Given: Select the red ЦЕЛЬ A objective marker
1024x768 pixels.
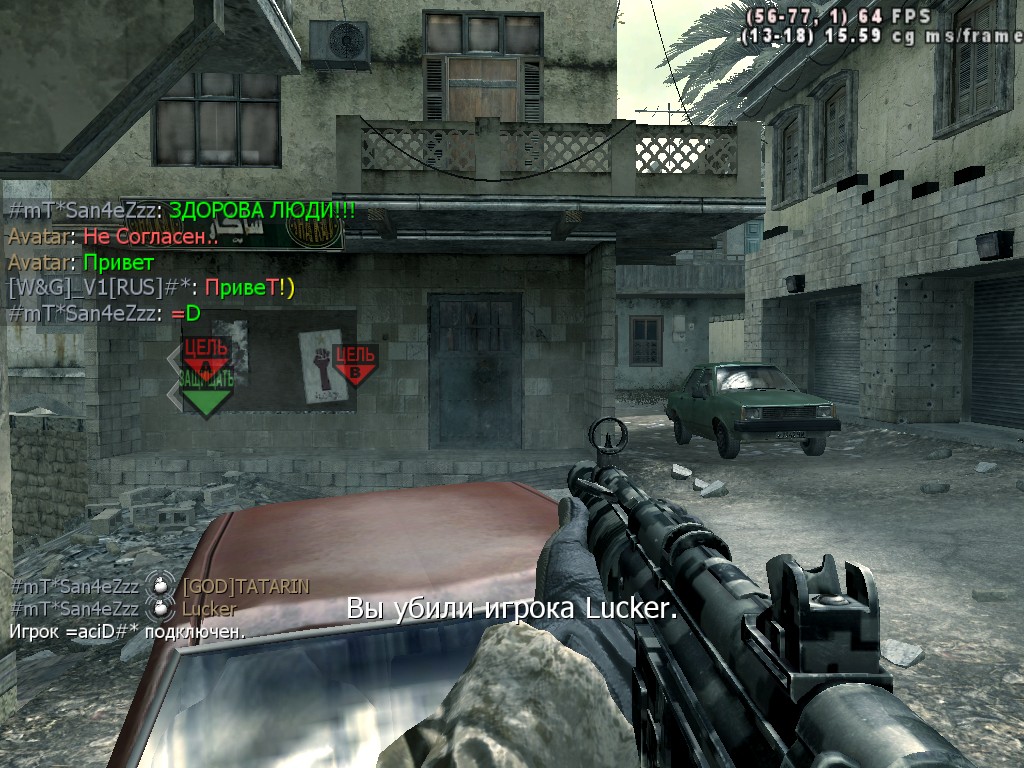Looking at the screenshot, I should pos(205,353).
